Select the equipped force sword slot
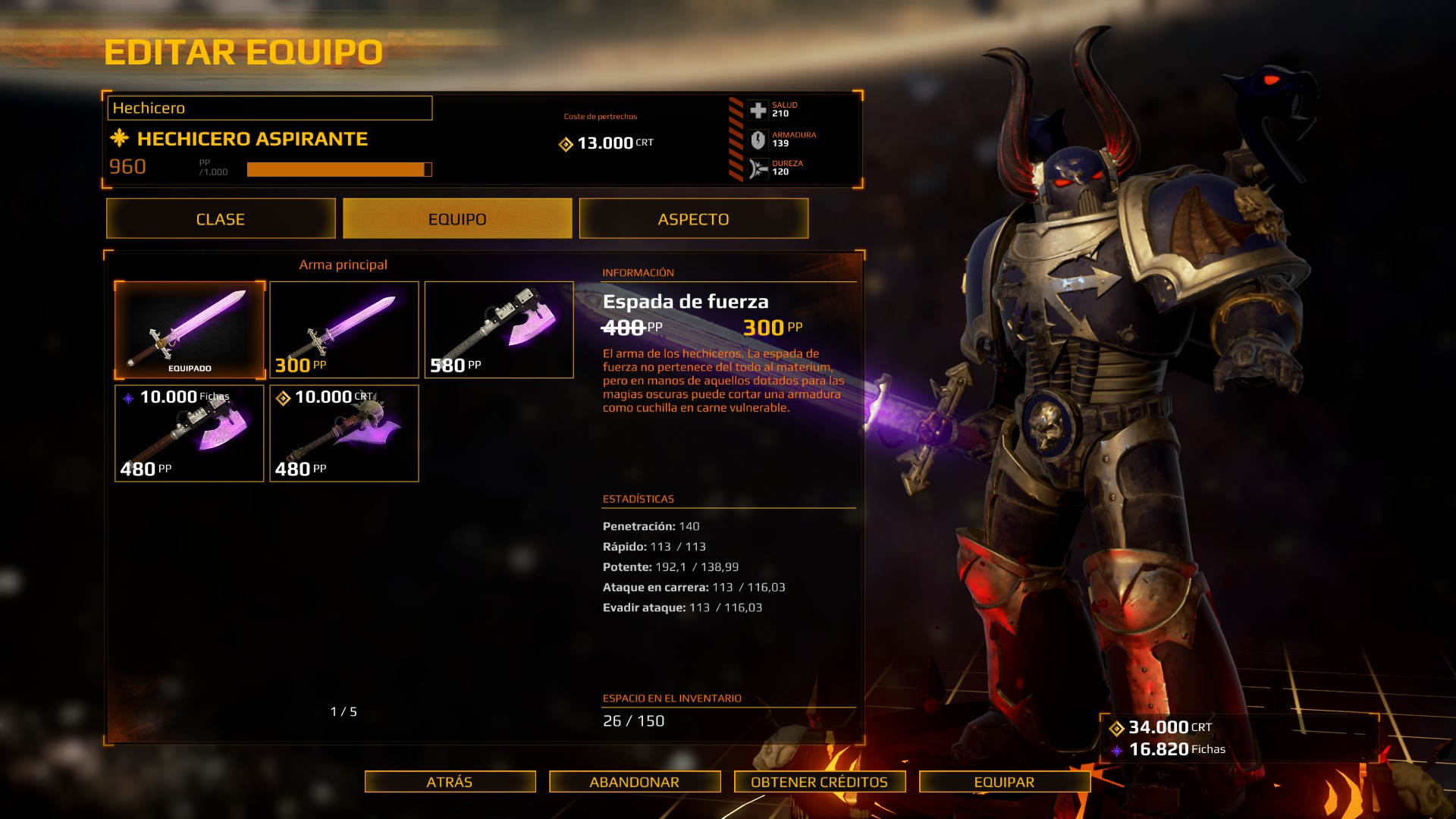The width and height of the screenshot is (1456, 819). click(x=190, y=330)
